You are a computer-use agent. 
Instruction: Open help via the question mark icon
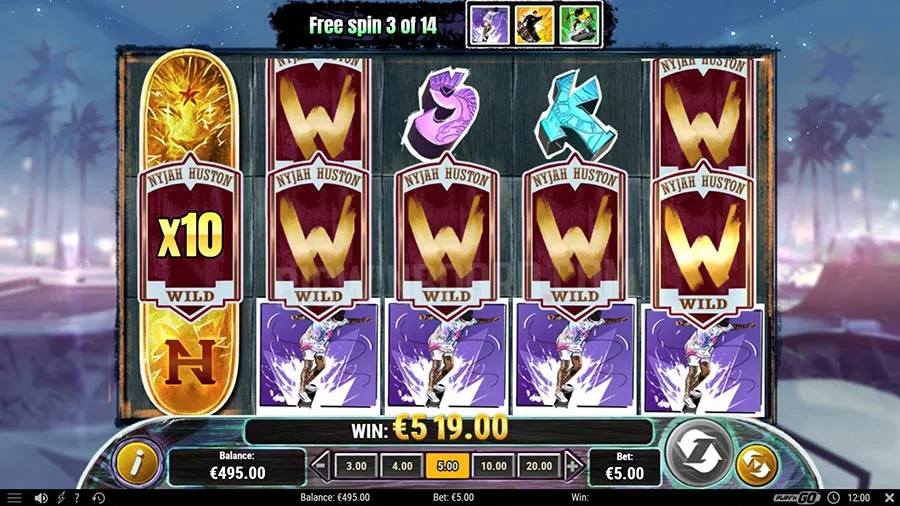[x=77, y=497]
